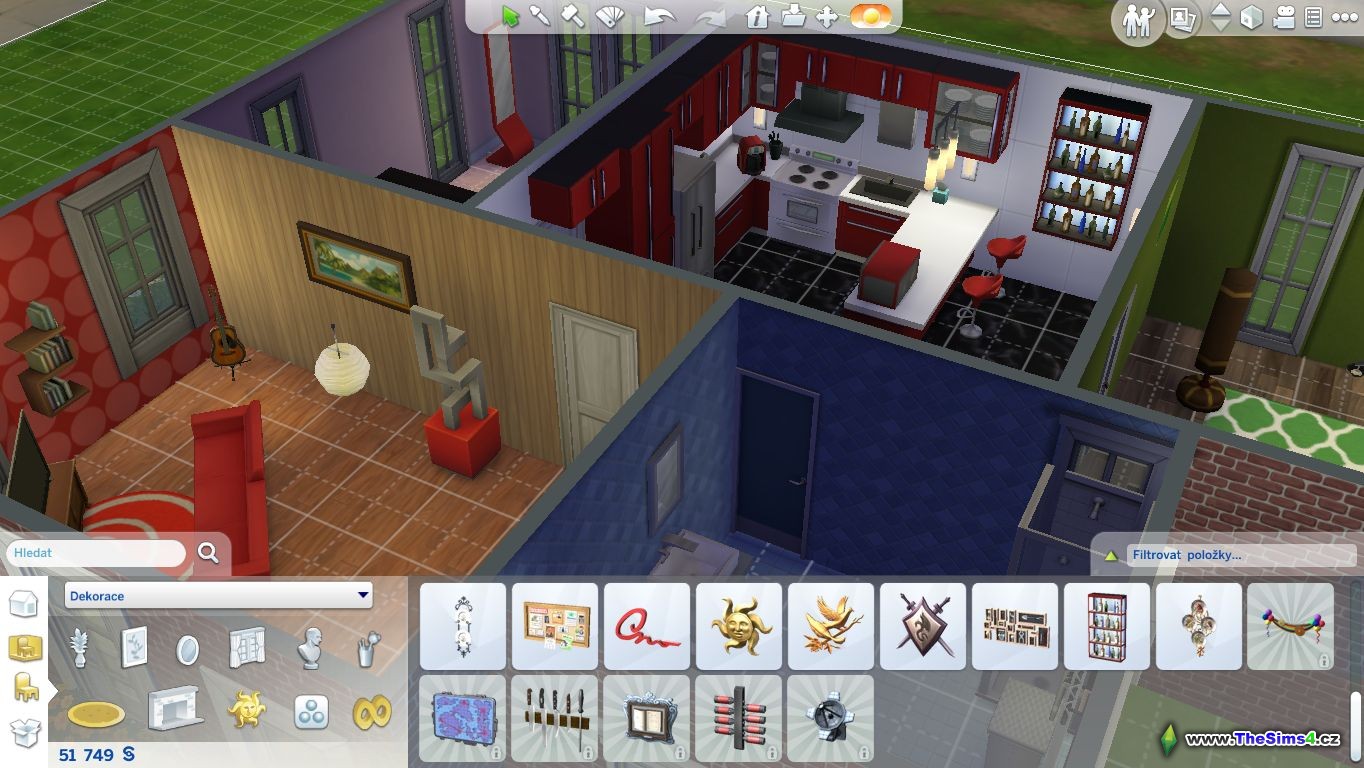Choose the bust sculpture subcategory
The width and height of the screenshot is (1364, 768).
(310, 649)
